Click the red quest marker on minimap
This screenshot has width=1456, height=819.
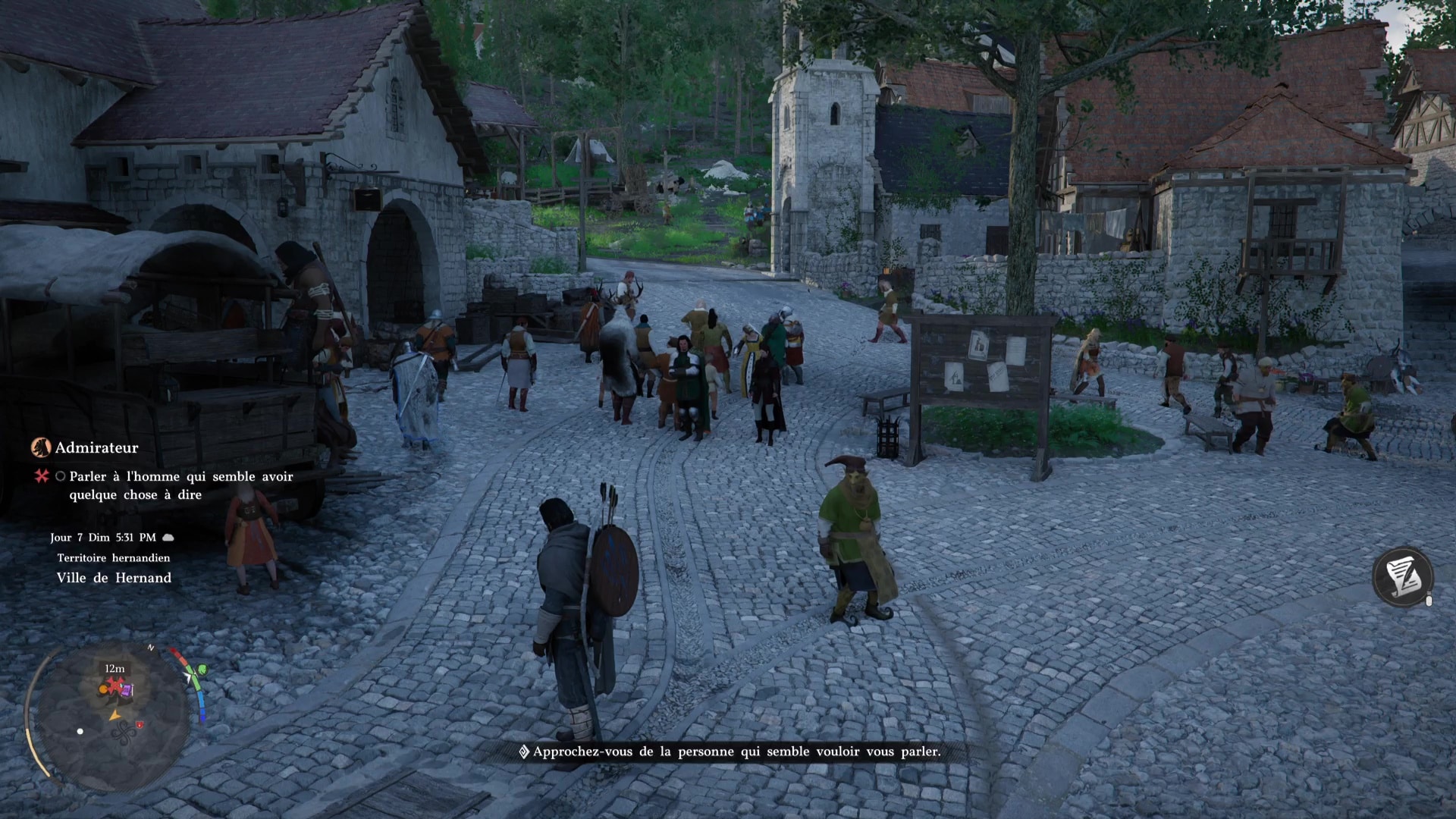[x=115, y=687]
